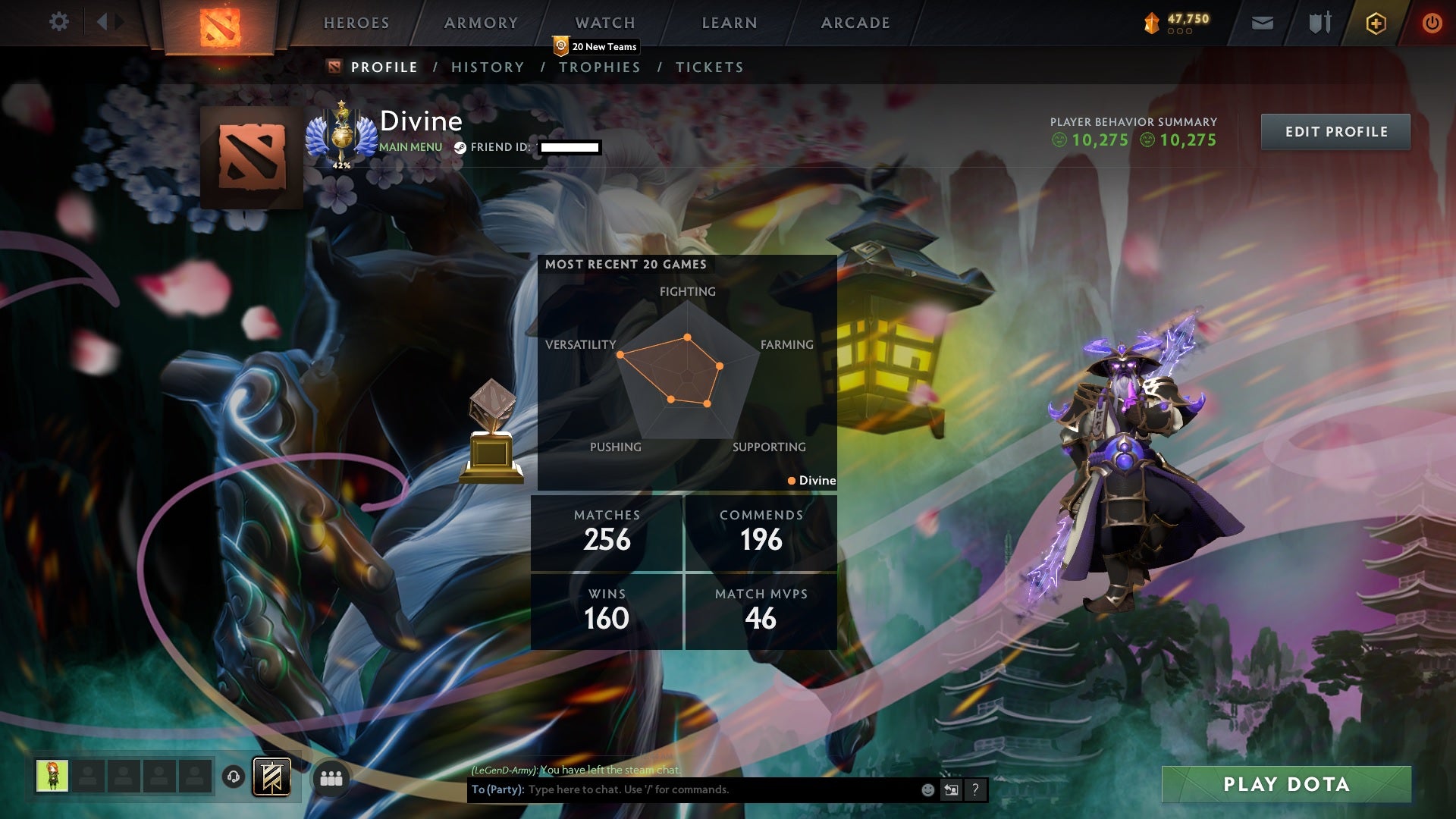Open the Learn menu
Screen dimensions: 1456x819
[x=730, y=23]
